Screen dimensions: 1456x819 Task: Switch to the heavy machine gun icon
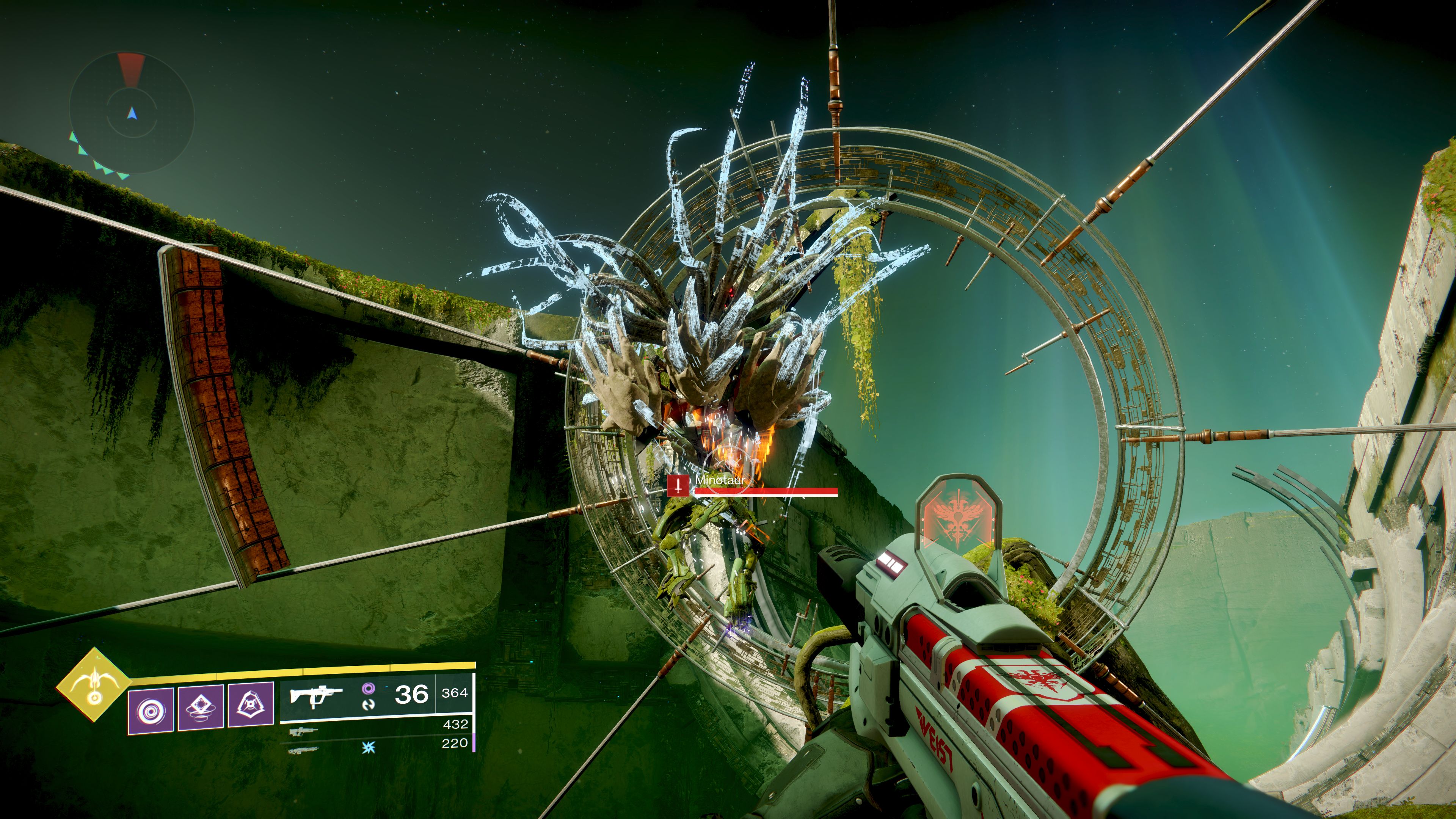coord(303,751)
